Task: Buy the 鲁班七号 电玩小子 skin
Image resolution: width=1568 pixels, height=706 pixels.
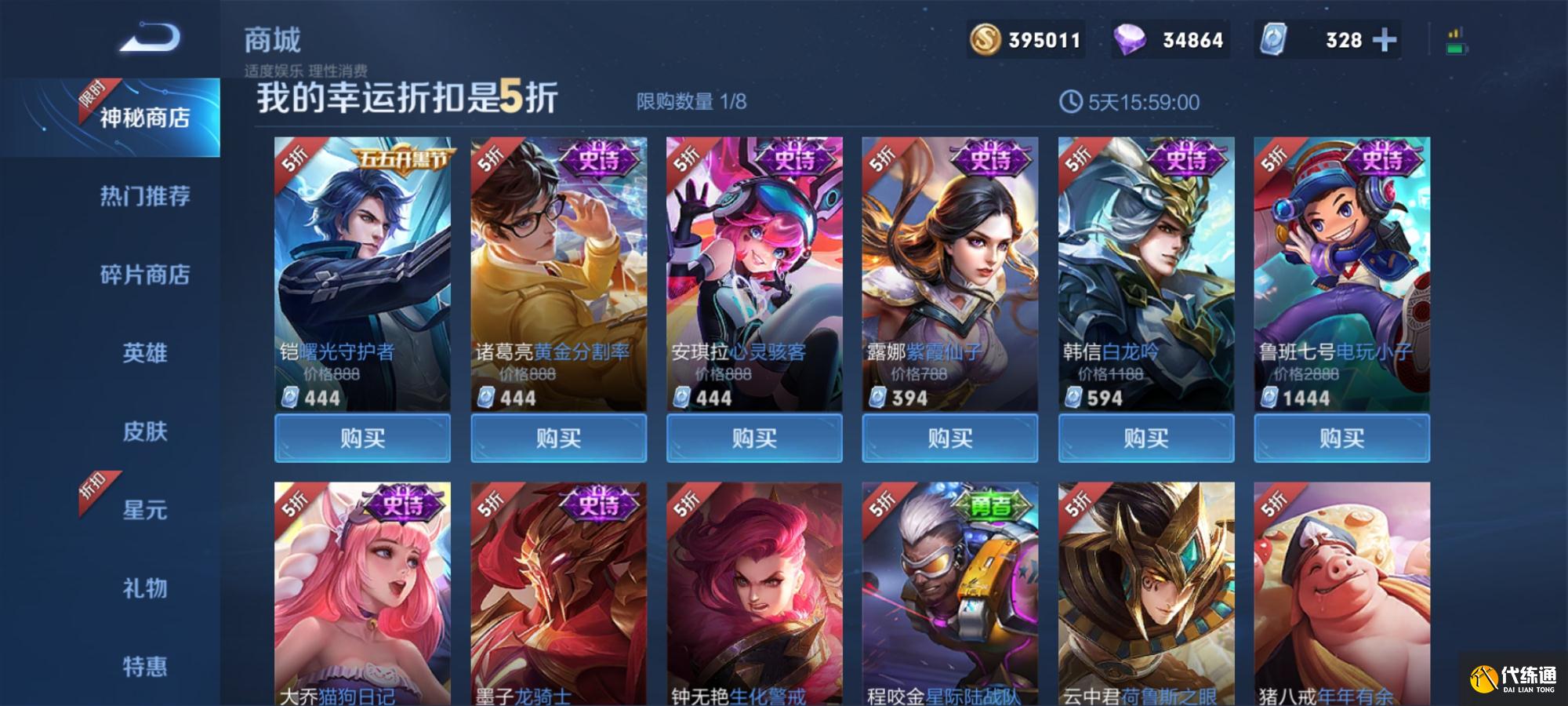Action: (1342, 438)
